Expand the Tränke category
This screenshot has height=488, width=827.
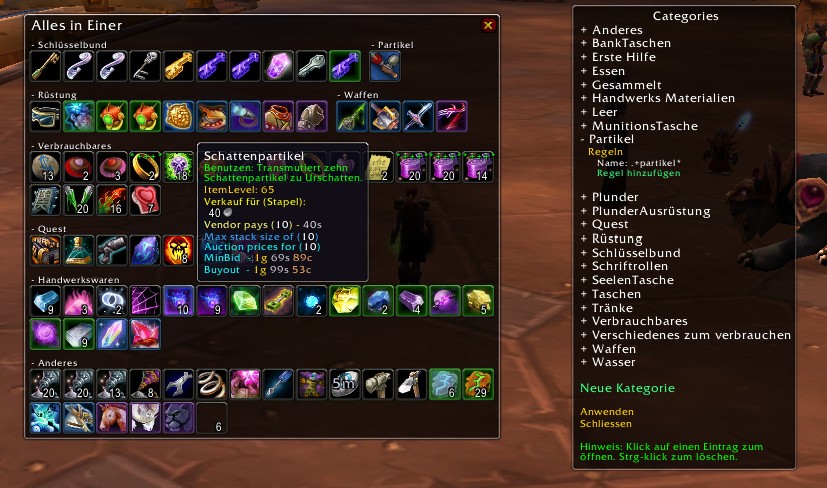click(614, 308)
